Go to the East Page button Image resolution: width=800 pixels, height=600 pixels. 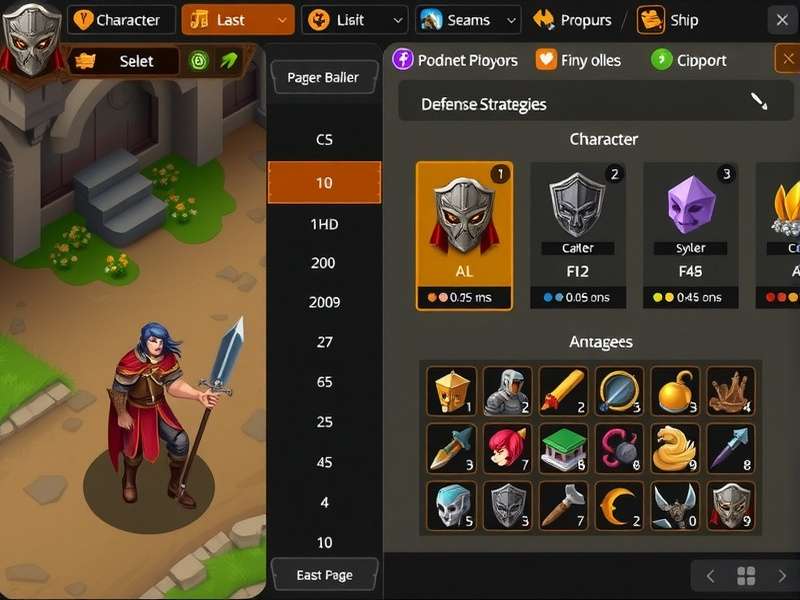[x=324, y=575]
